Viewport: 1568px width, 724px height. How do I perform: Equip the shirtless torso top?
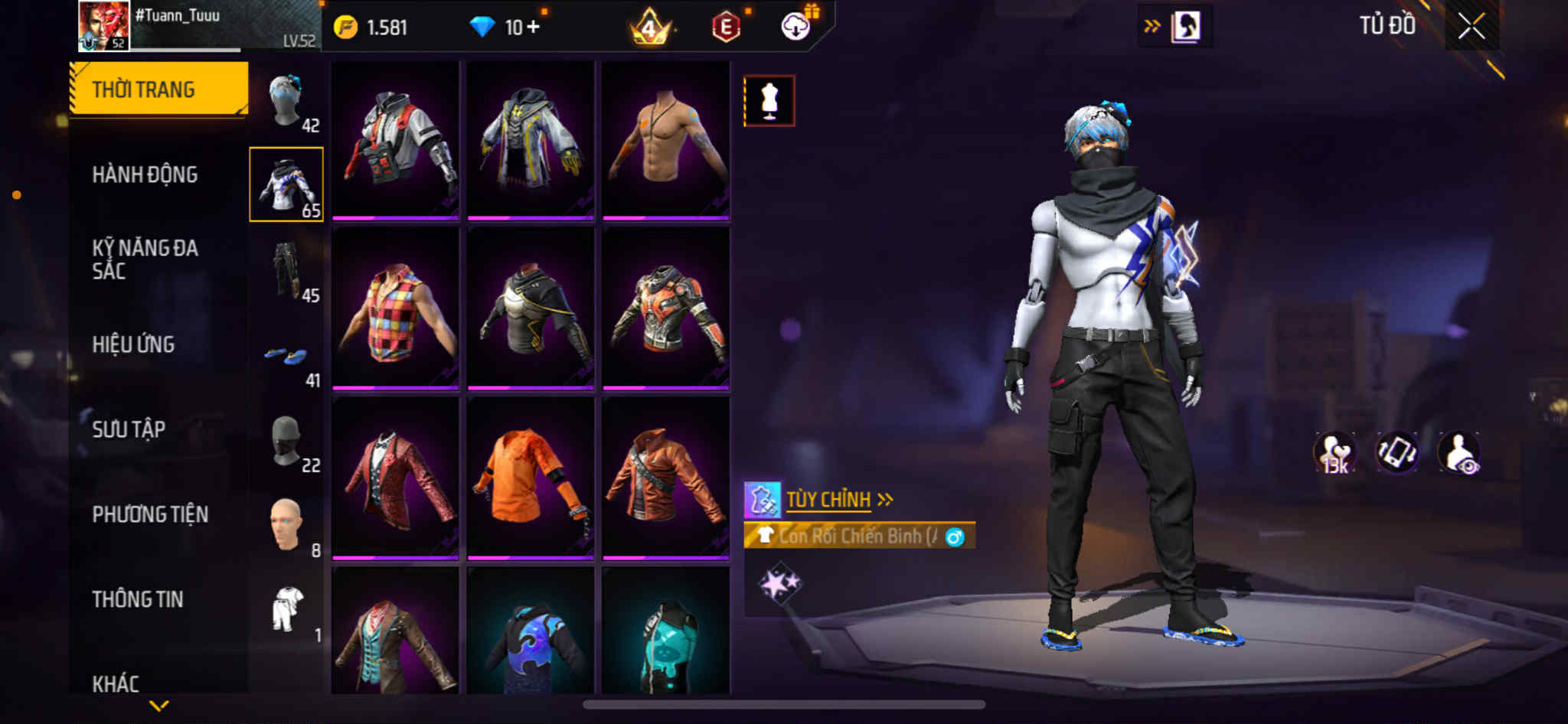pos(665,139)
